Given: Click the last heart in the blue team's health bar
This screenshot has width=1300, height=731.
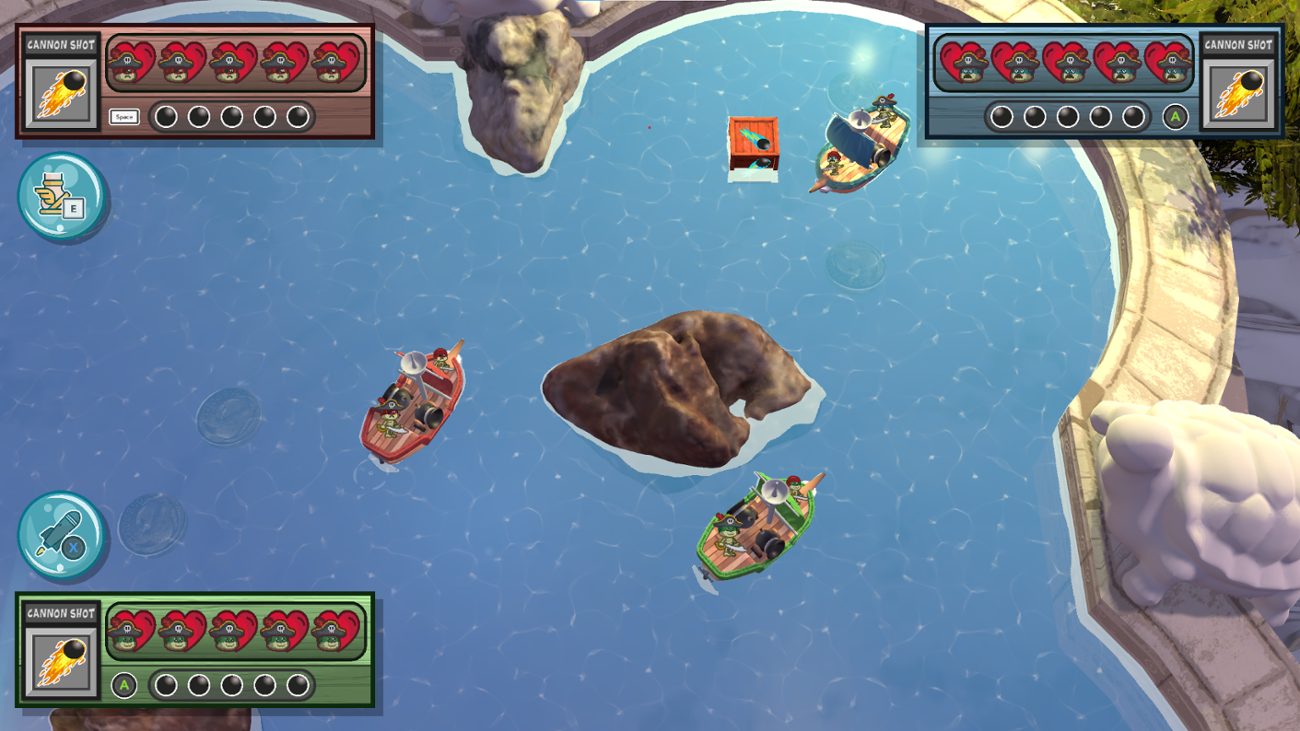Looking at the screenshot, I should [1169, 62].
